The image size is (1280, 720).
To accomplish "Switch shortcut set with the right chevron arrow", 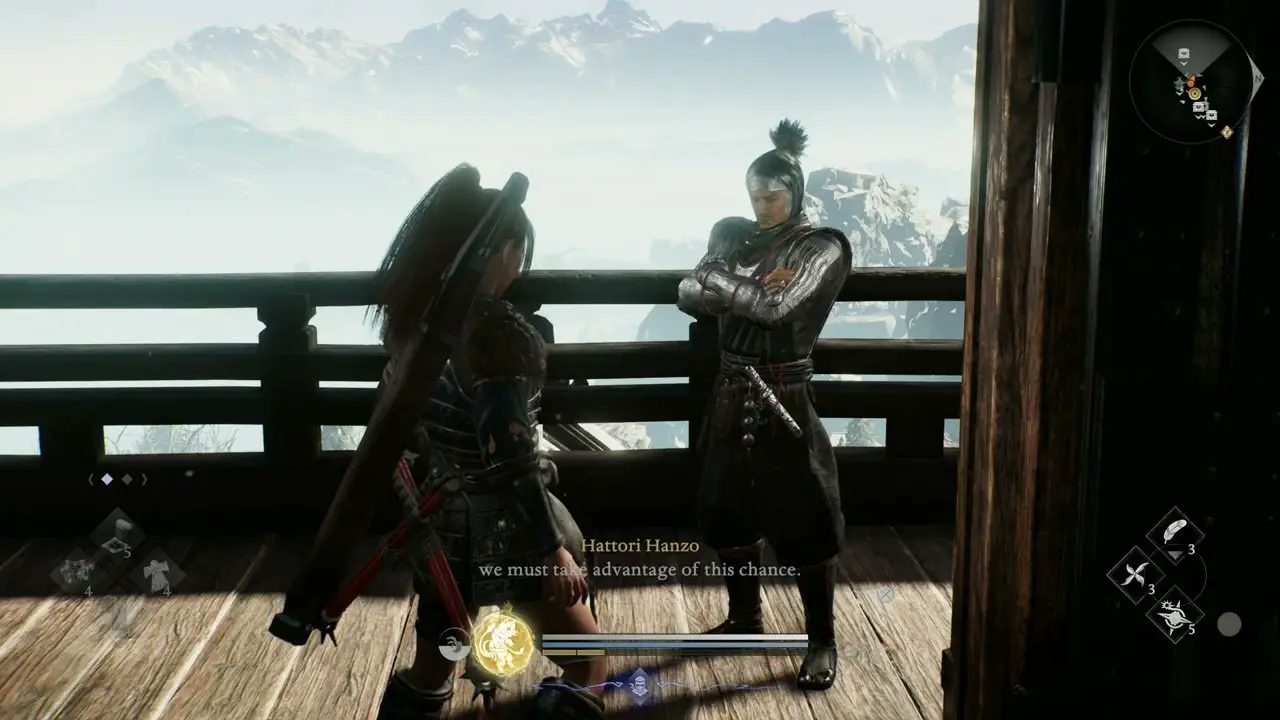I will [x=144, y=480].
